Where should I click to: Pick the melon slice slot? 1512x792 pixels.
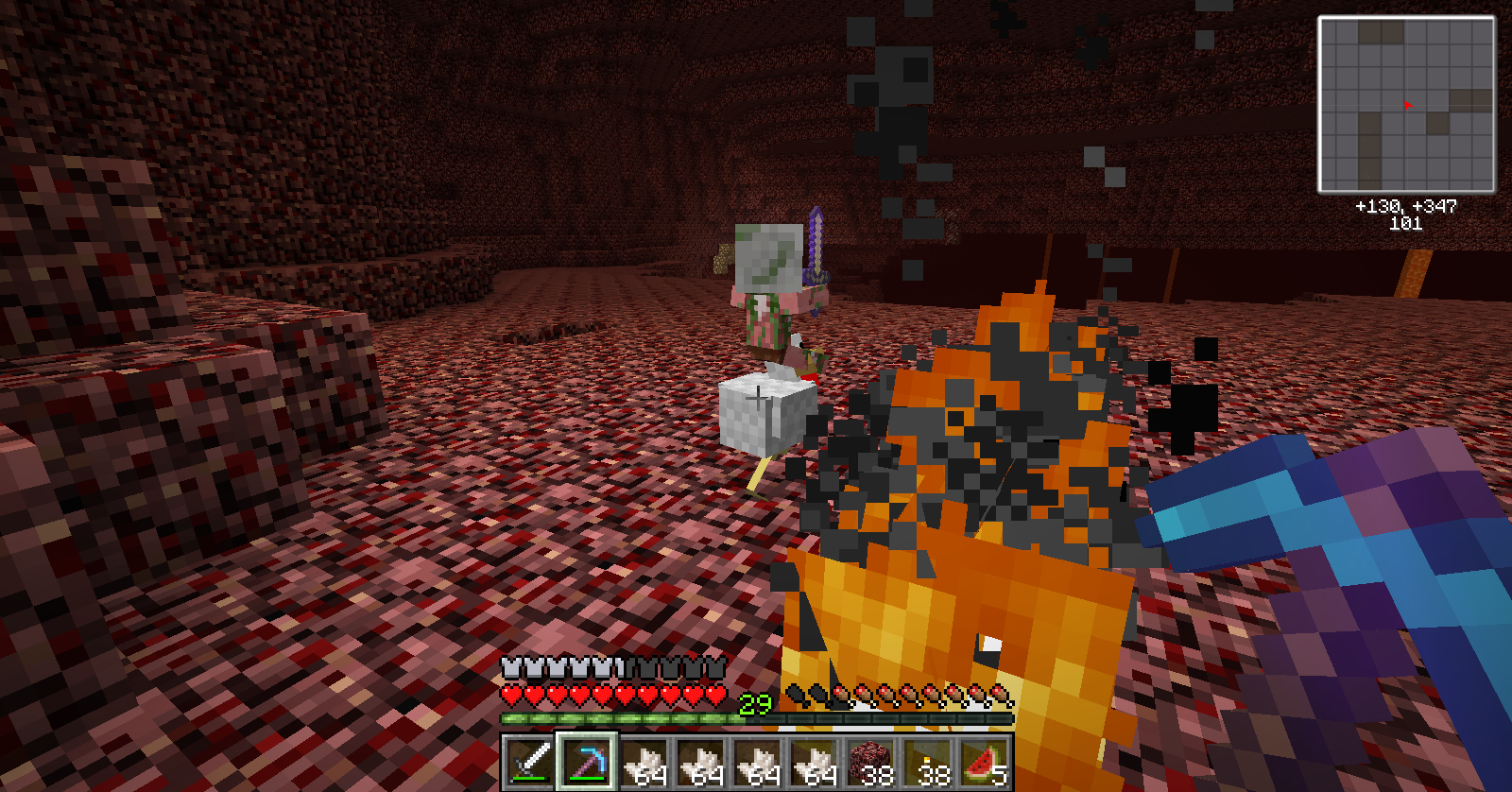985,762
